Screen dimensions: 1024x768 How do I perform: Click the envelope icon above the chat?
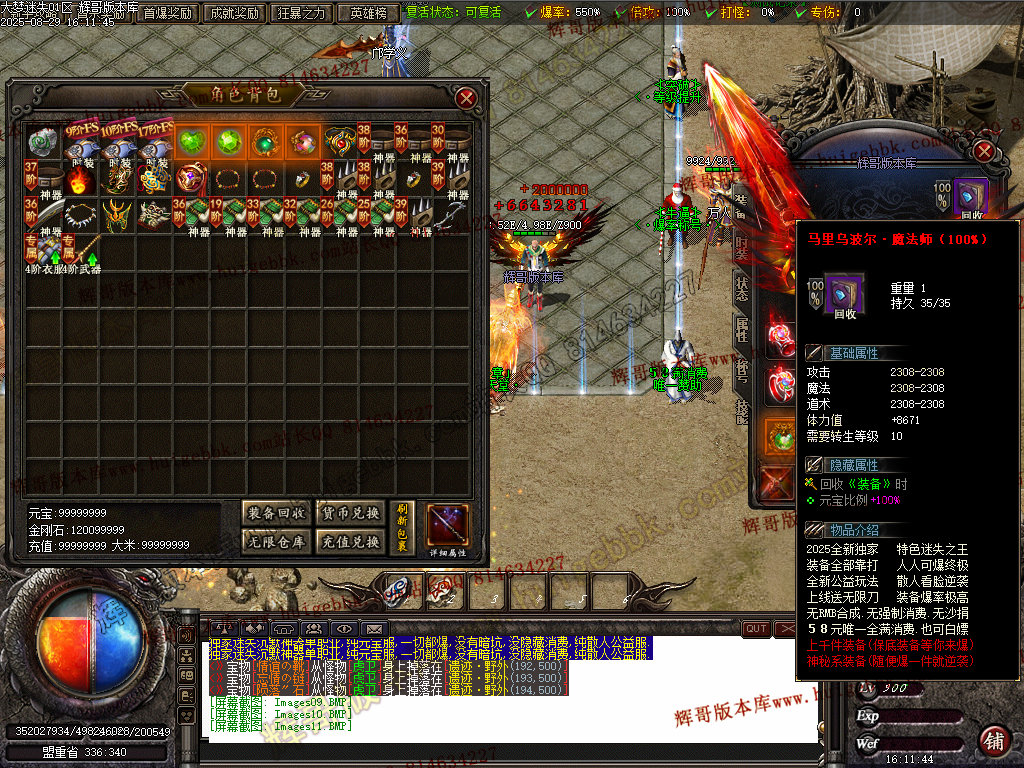[x=374, y=629]
